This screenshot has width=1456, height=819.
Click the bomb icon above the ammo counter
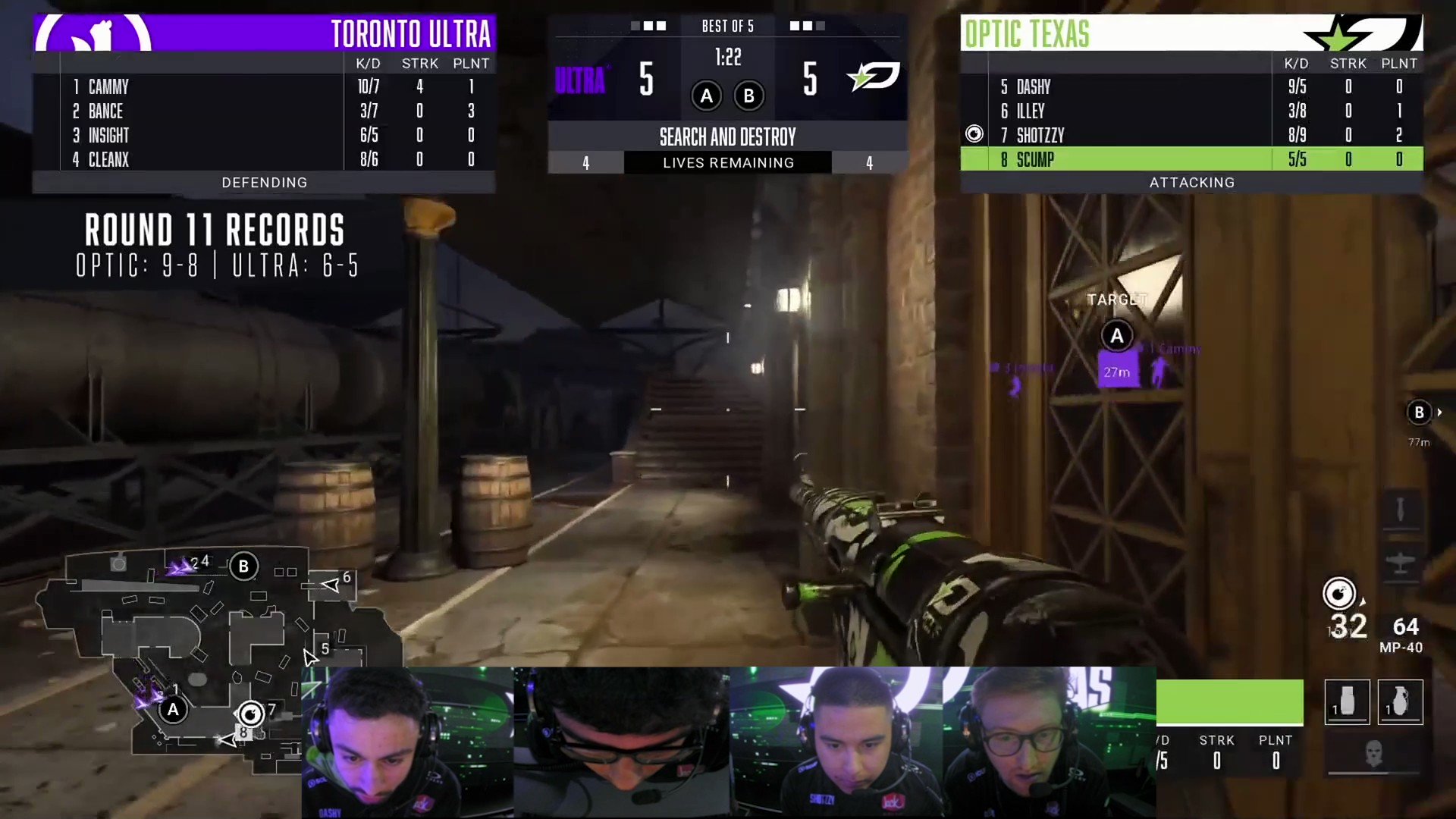pos(1340,594)
